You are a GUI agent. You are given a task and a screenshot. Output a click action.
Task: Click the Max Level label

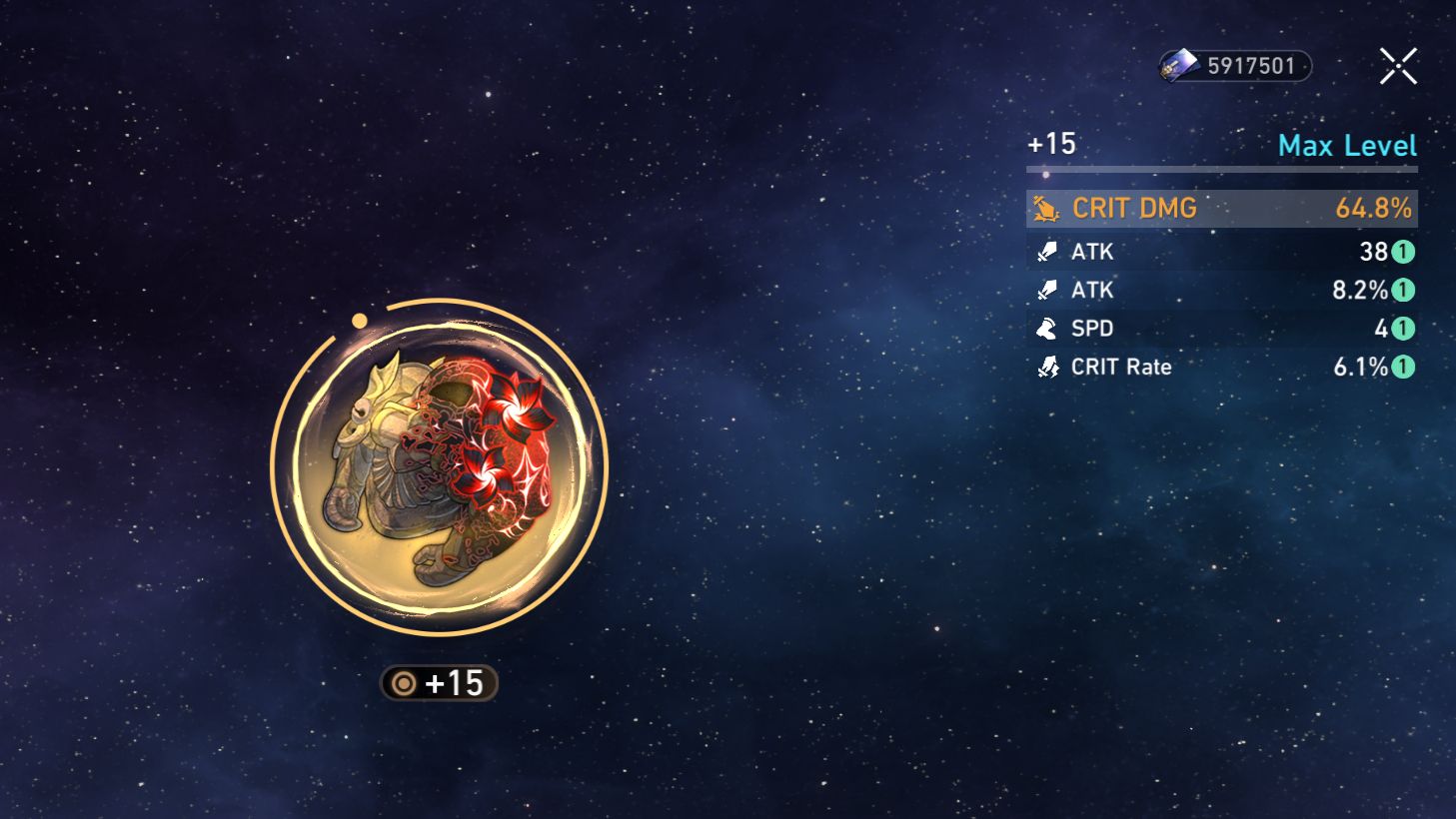tap(1348, 145)
